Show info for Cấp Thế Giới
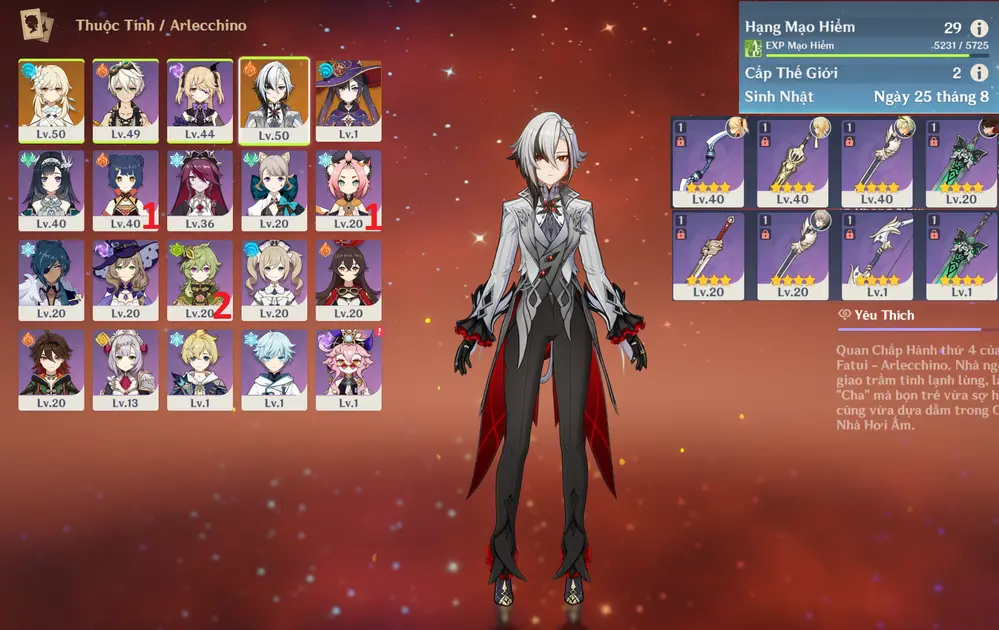 tap(979, 73)
